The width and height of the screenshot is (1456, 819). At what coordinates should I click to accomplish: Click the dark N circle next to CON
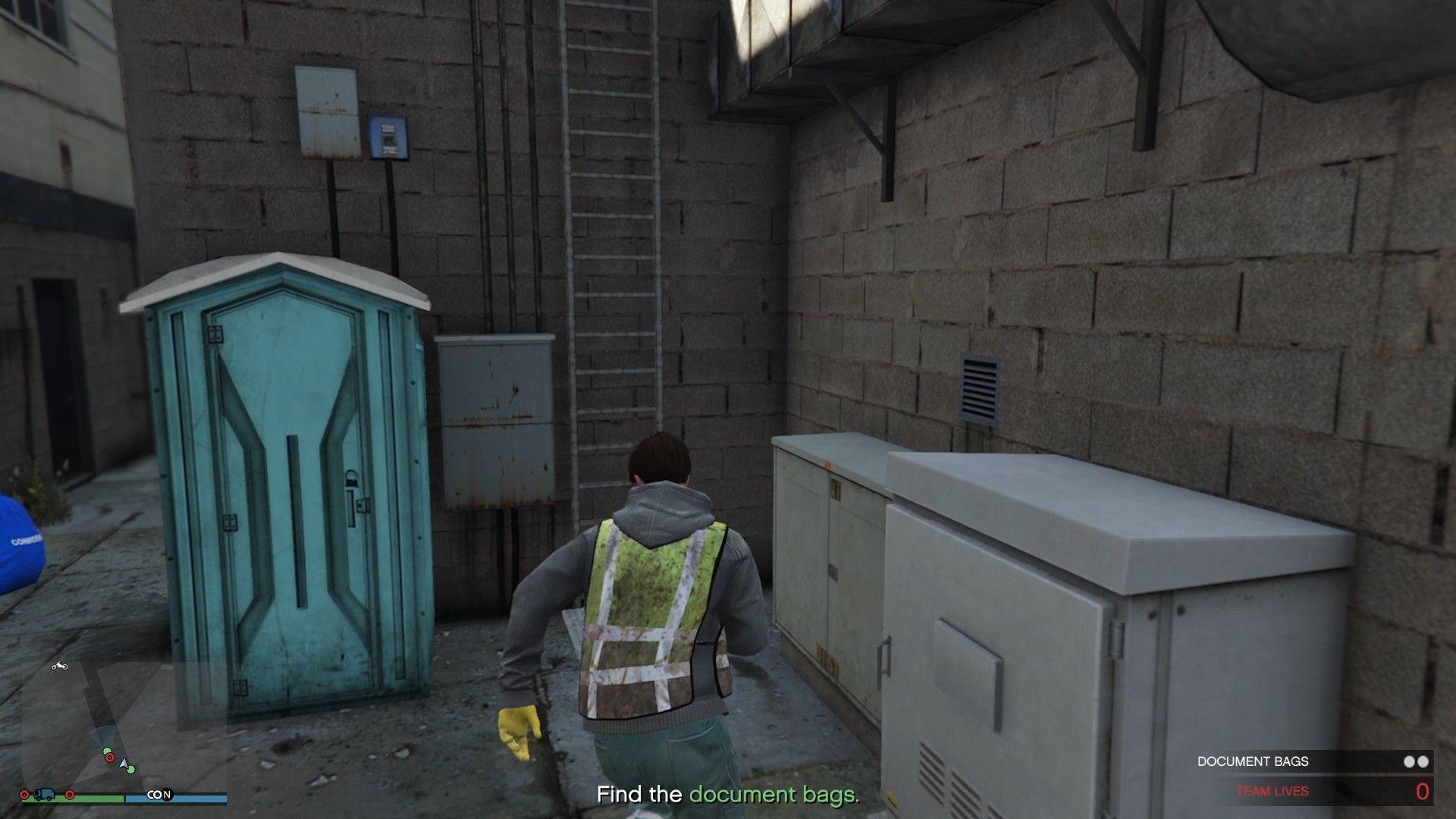(x=167, y=794)
